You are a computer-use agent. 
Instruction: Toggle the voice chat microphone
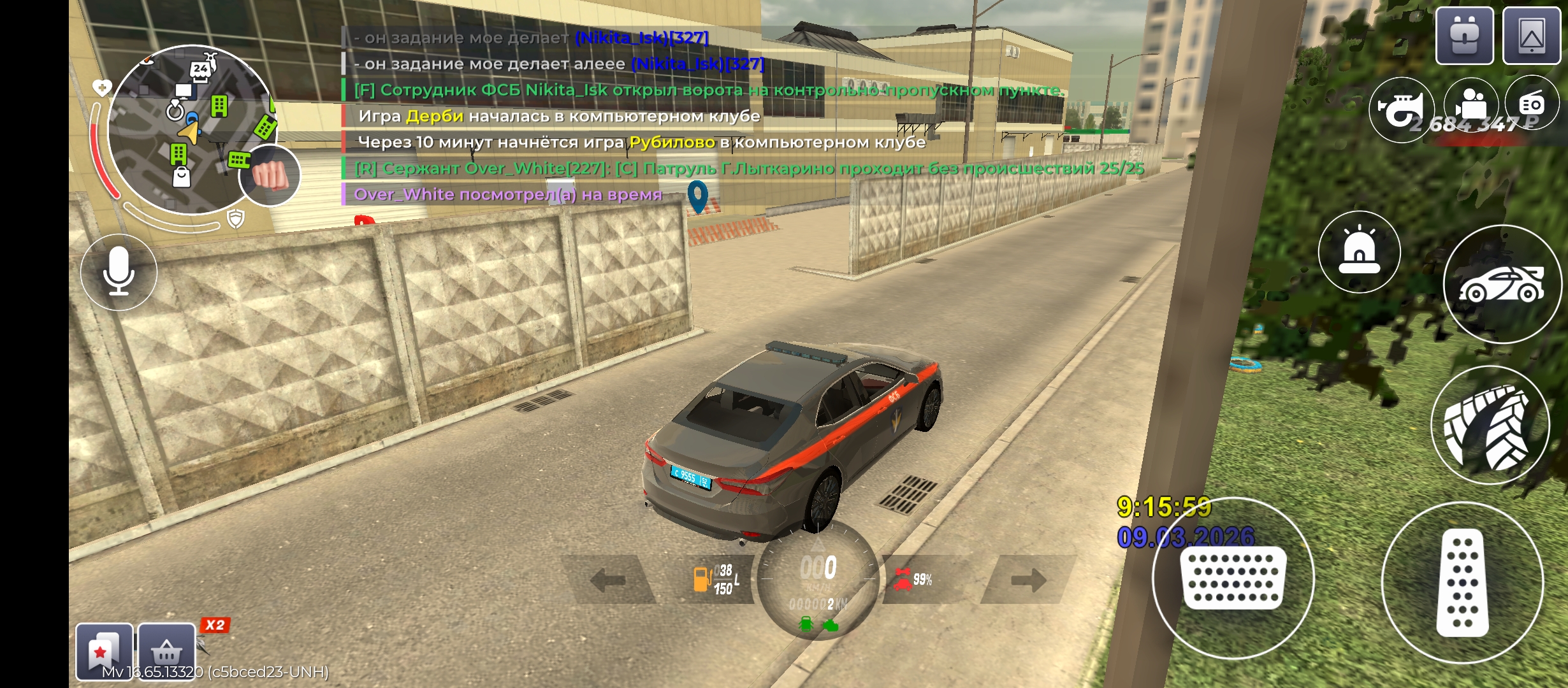pos(119,272)
